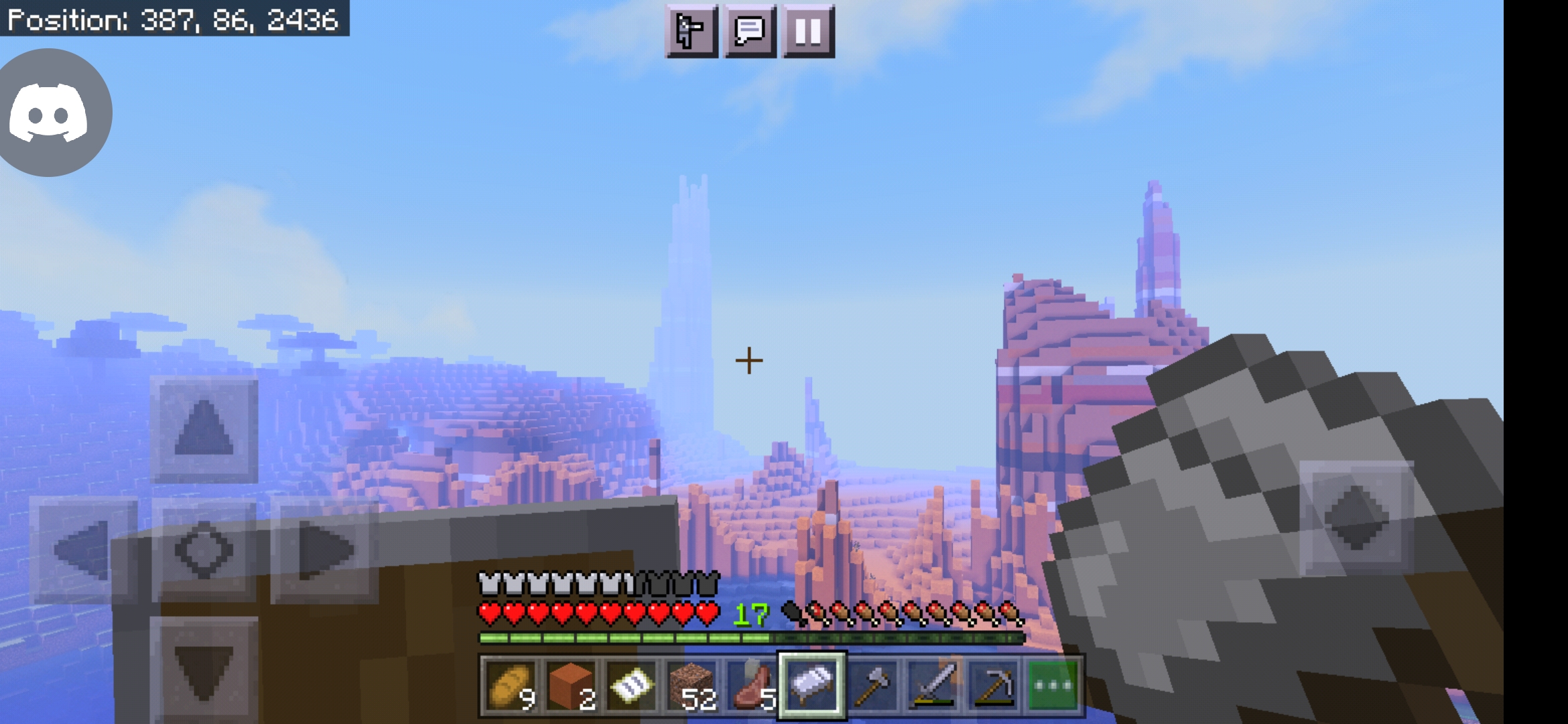Select the iron axe hotbar slot
Screen dimensions: 1568x724
coord(872,686)
